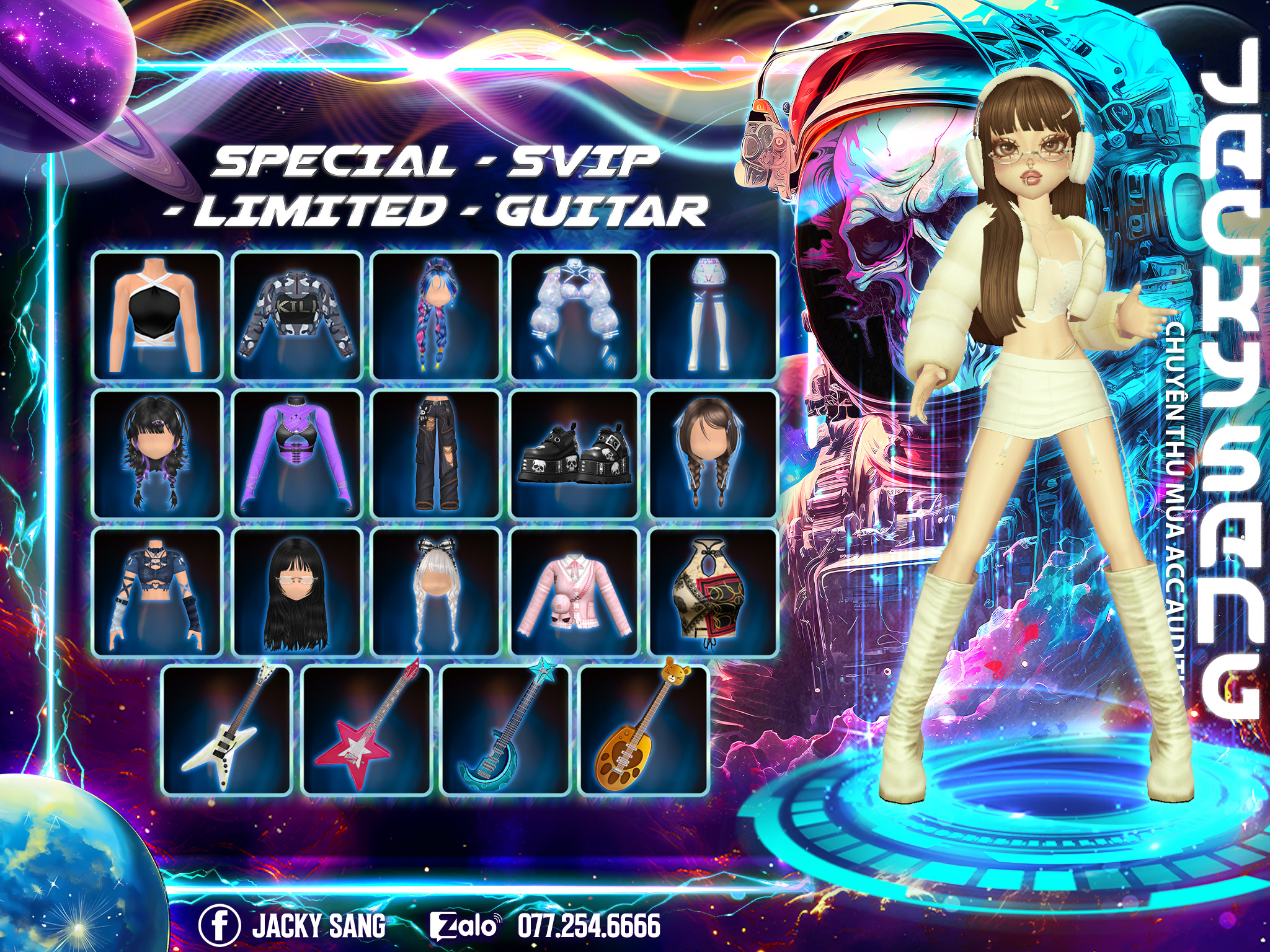Screen dimensions: 1270x952
Task: Select the long black hair with glasses
Action: [297, 593]
